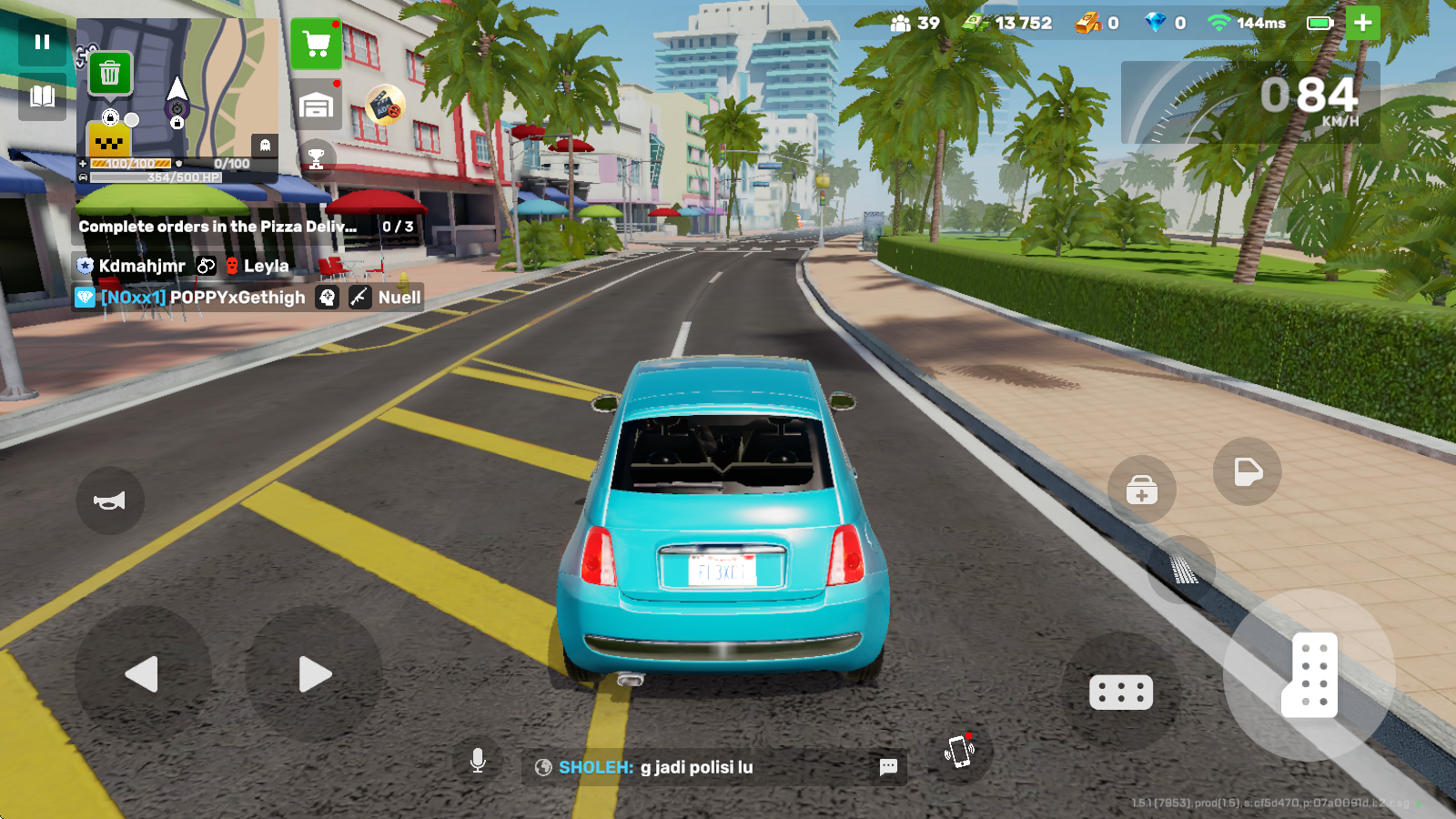
Task: Use the medkit button
Action: (1142, 490)
